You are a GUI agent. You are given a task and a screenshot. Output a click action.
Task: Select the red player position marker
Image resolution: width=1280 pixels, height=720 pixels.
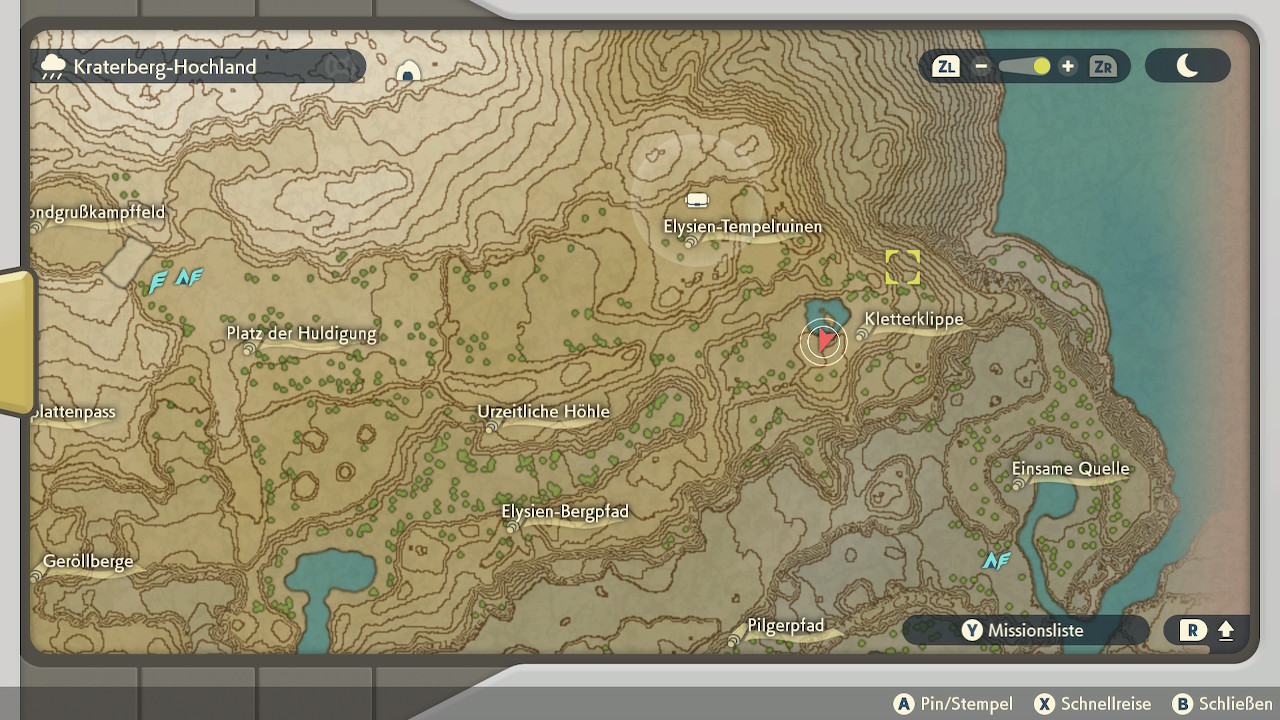pyautogui.click(x=823, y=342)
